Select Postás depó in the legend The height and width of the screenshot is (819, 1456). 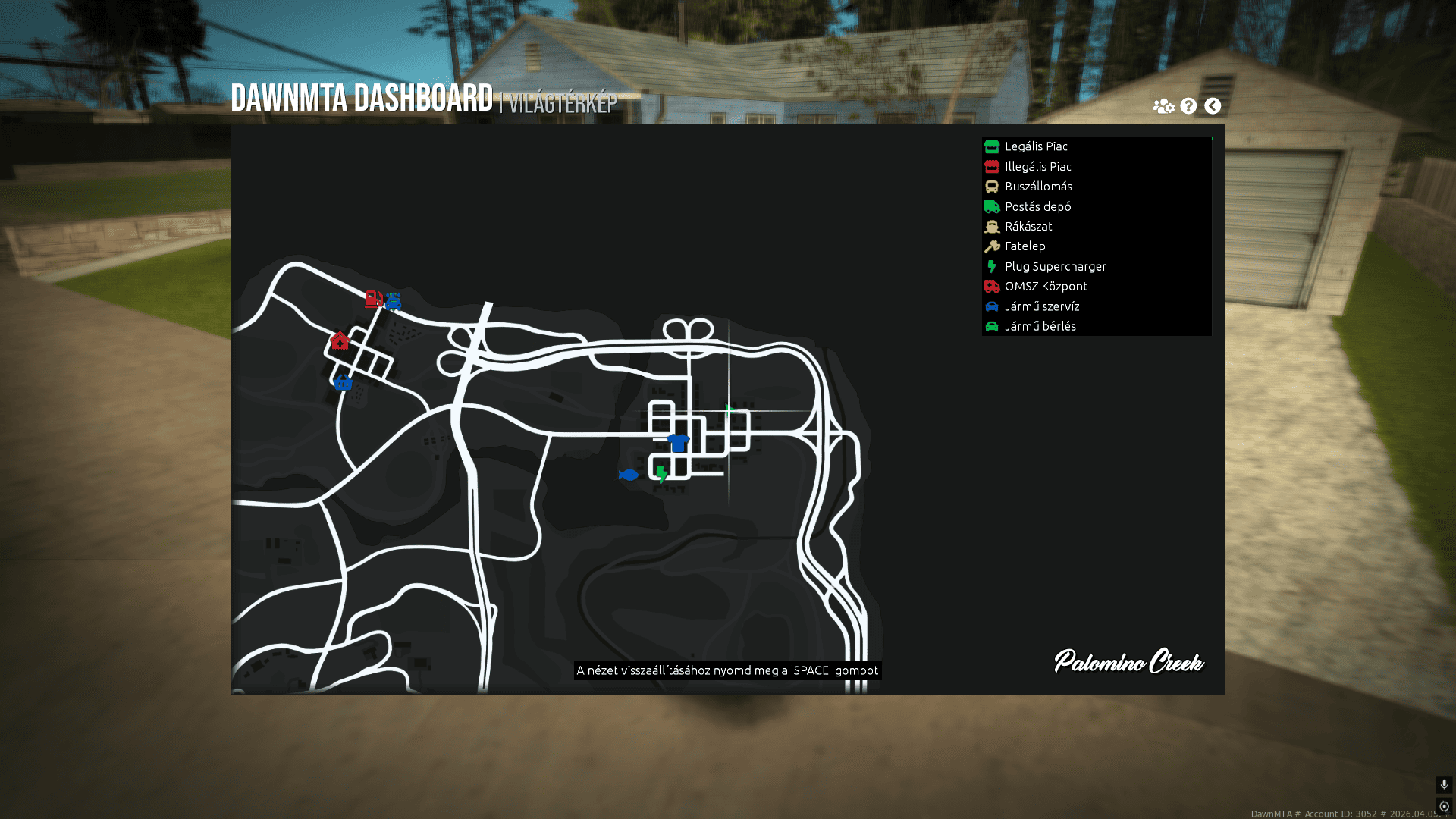point(1037,206)
